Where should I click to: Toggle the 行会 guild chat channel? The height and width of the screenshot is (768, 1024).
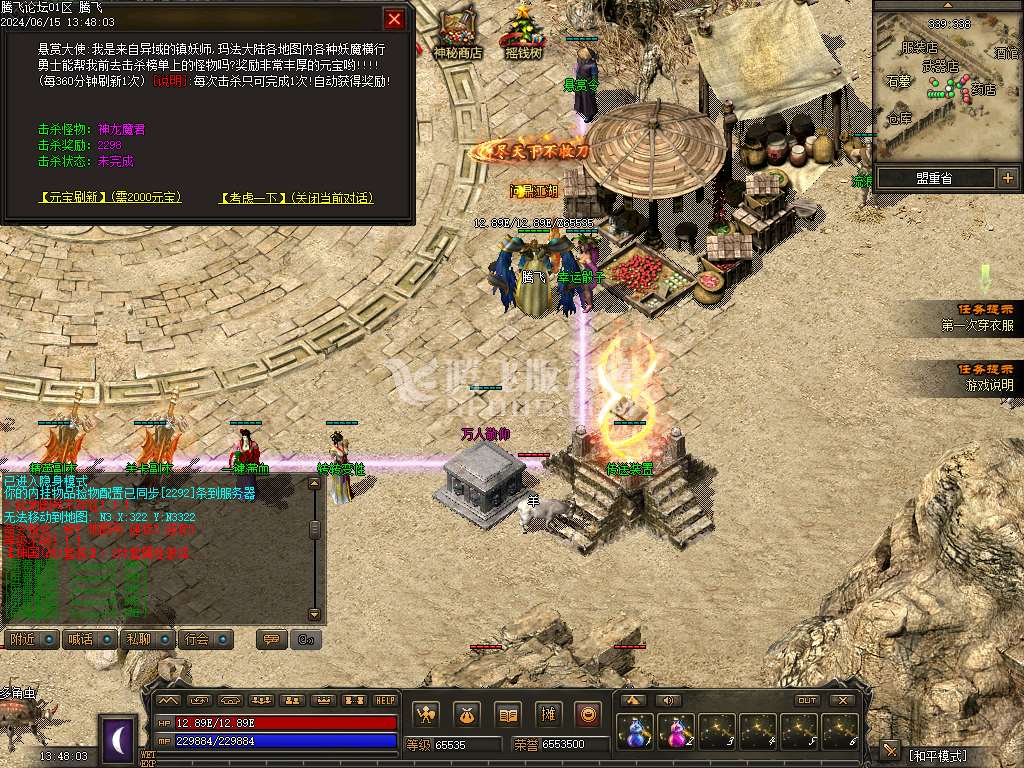click(x=207, y=639)
